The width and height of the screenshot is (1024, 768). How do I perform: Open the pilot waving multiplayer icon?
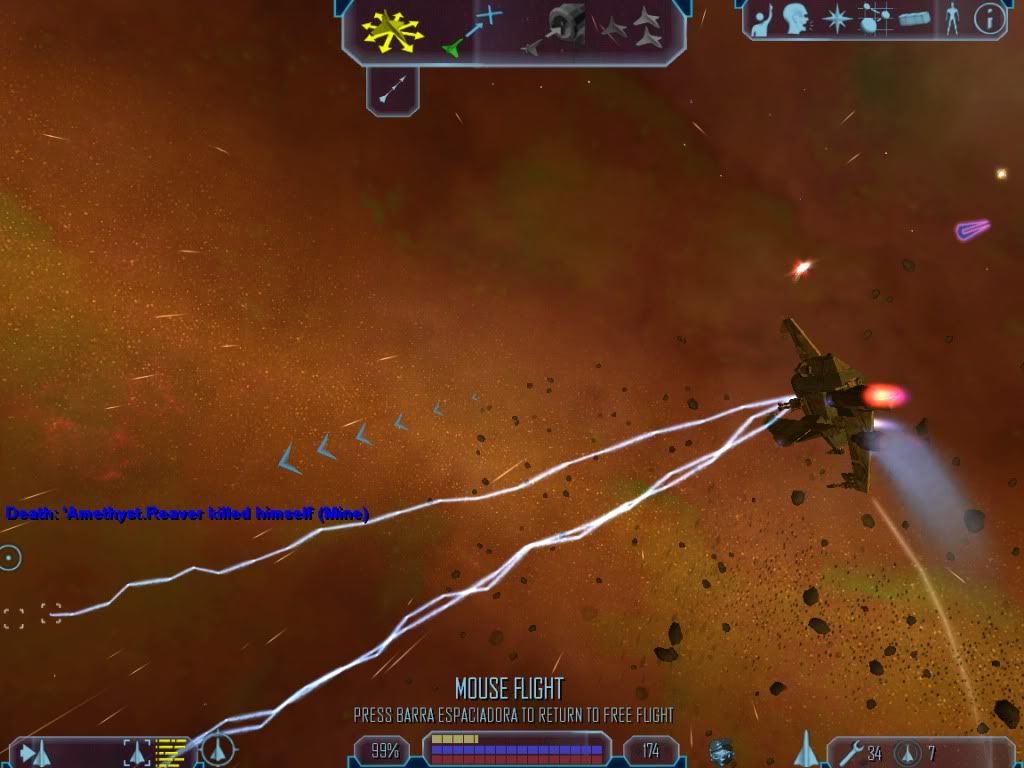tap(762, 19)
